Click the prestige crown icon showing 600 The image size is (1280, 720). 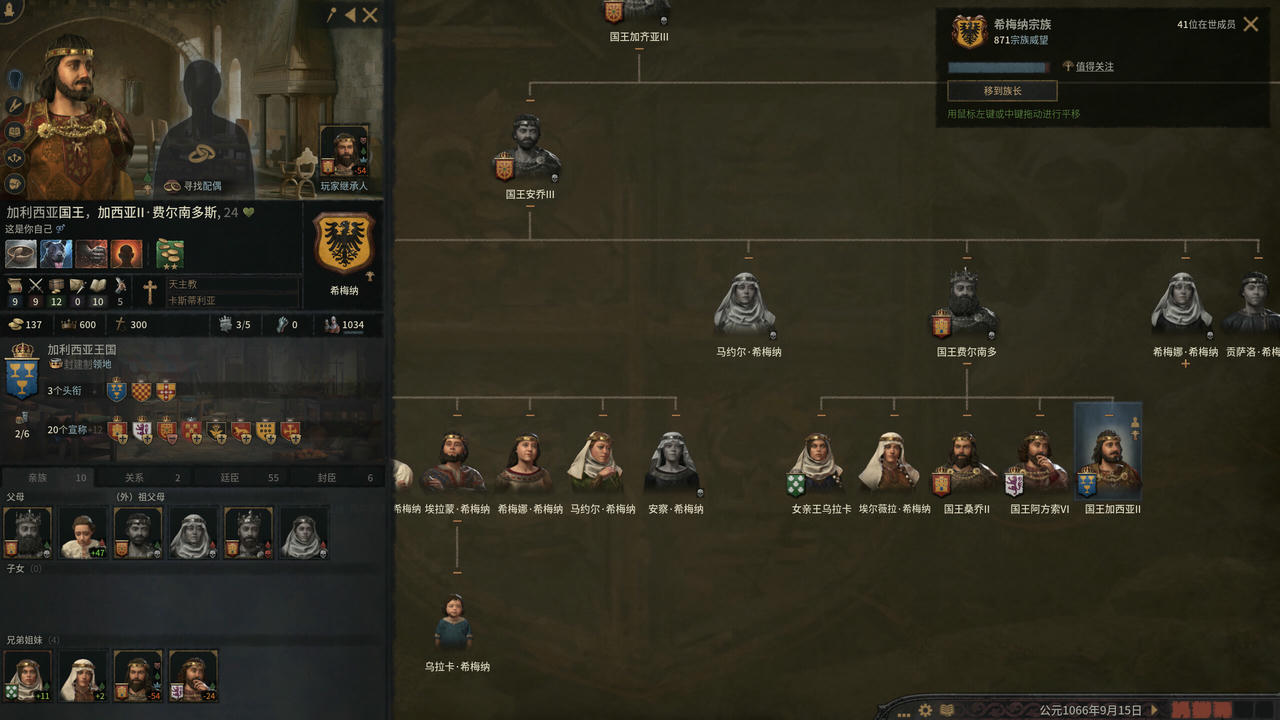[x=71, y=324]
